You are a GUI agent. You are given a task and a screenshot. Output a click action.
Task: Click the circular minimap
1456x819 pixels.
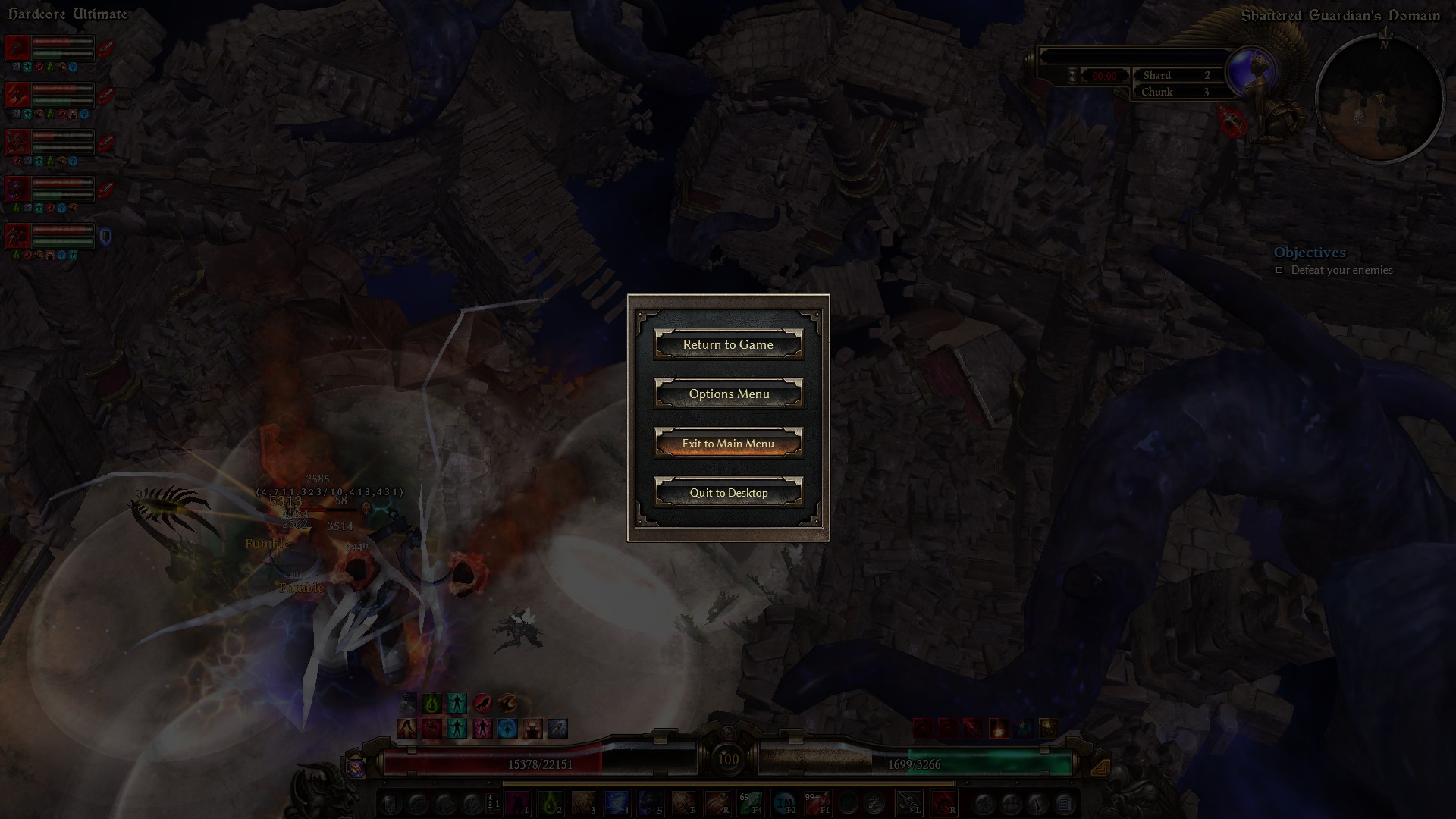click(x=1379, y=100)
